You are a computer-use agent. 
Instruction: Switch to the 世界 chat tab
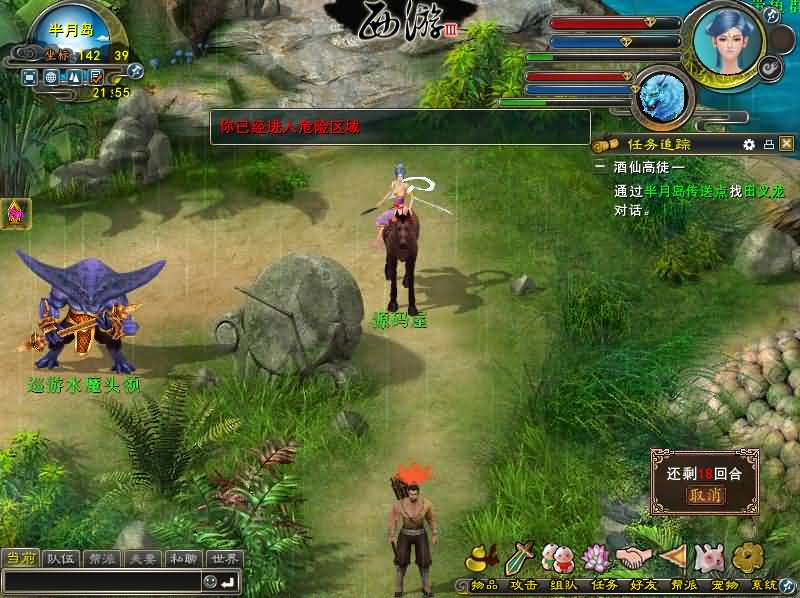tap(226, 558)
